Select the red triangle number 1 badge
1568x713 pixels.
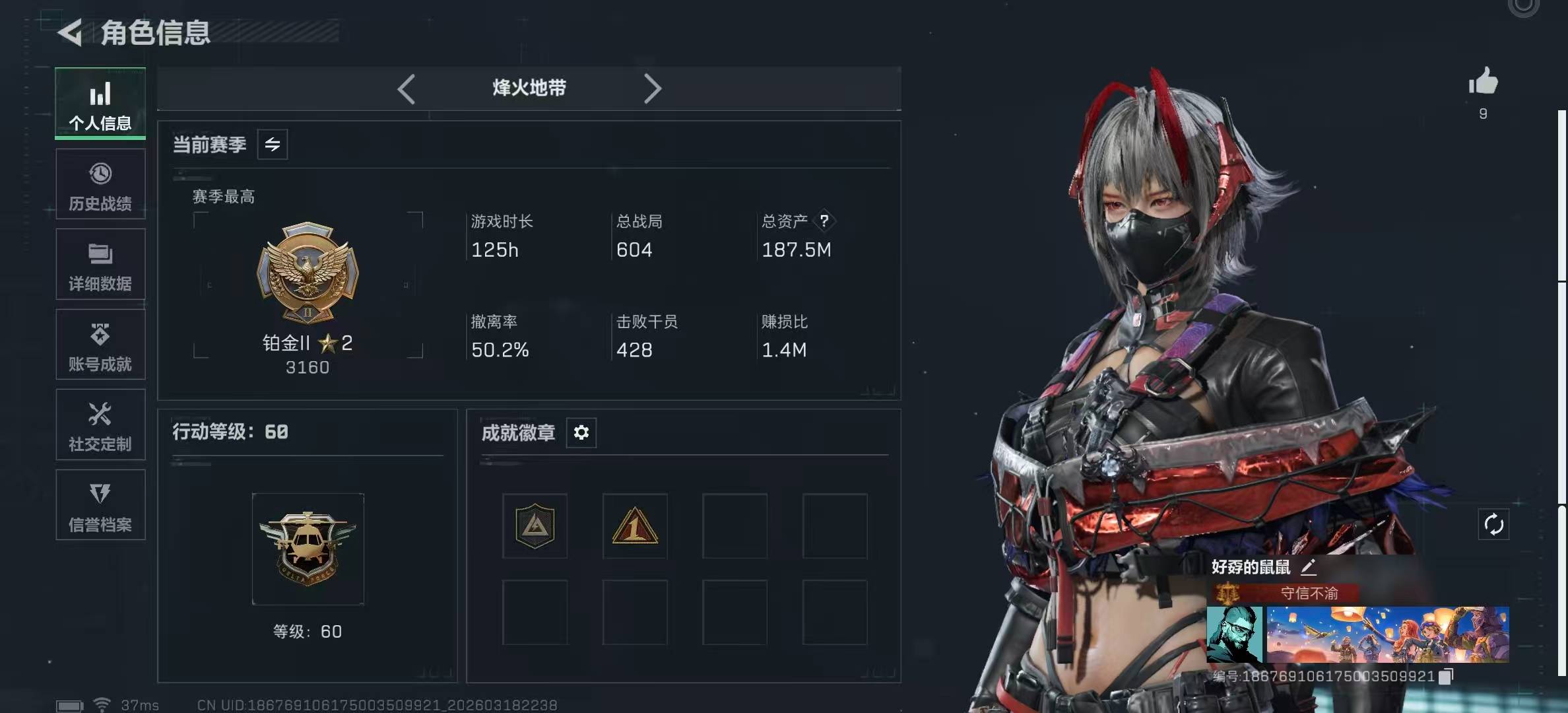pyautogui.click(x=634, y=526)
